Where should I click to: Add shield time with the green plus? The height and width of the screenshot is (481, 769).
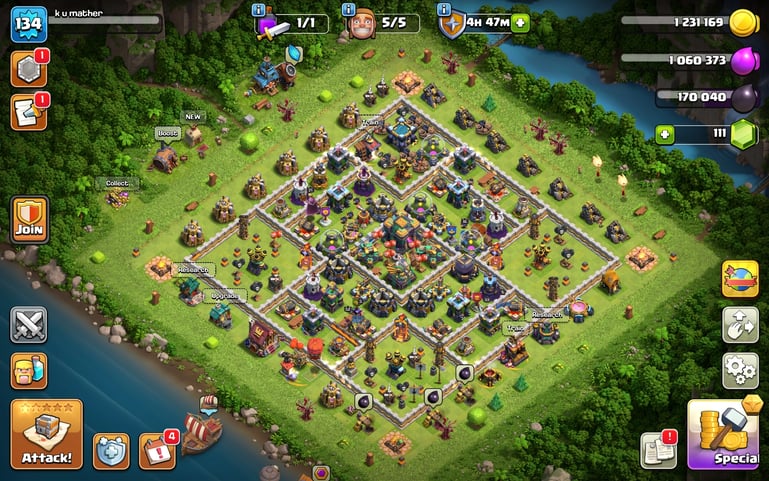point(520,22)
